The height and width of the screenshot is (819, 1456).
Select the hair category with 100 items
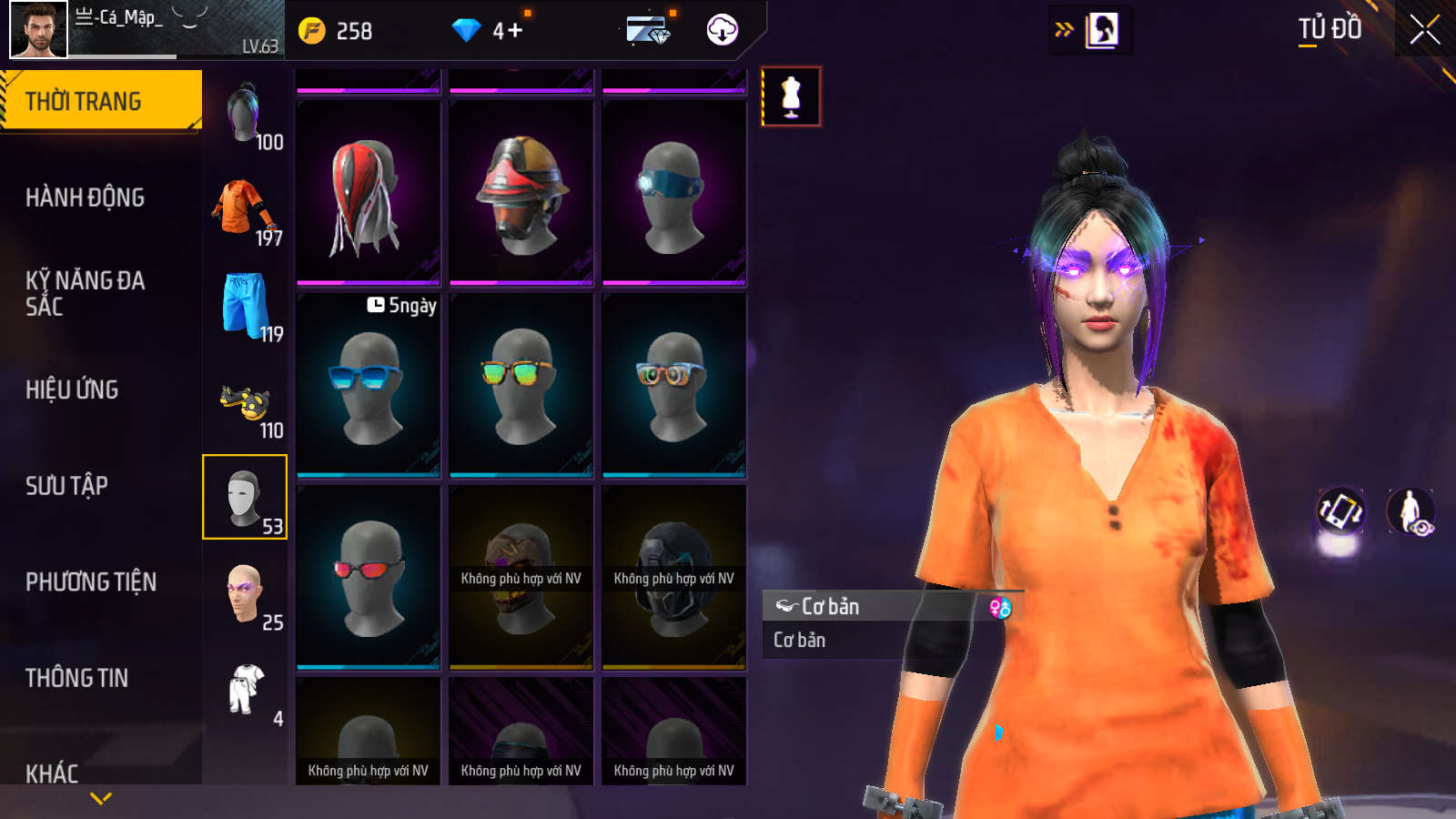[245, 115]
